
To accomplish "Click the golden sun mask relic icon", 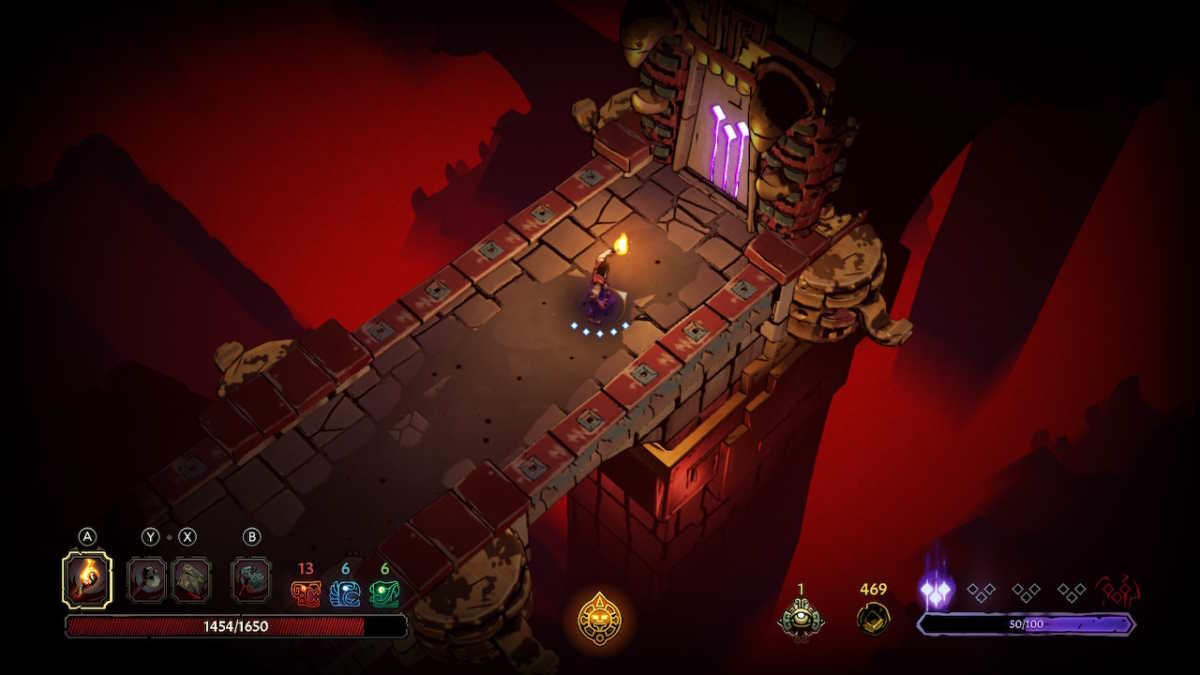I will (x=599, y=619).
